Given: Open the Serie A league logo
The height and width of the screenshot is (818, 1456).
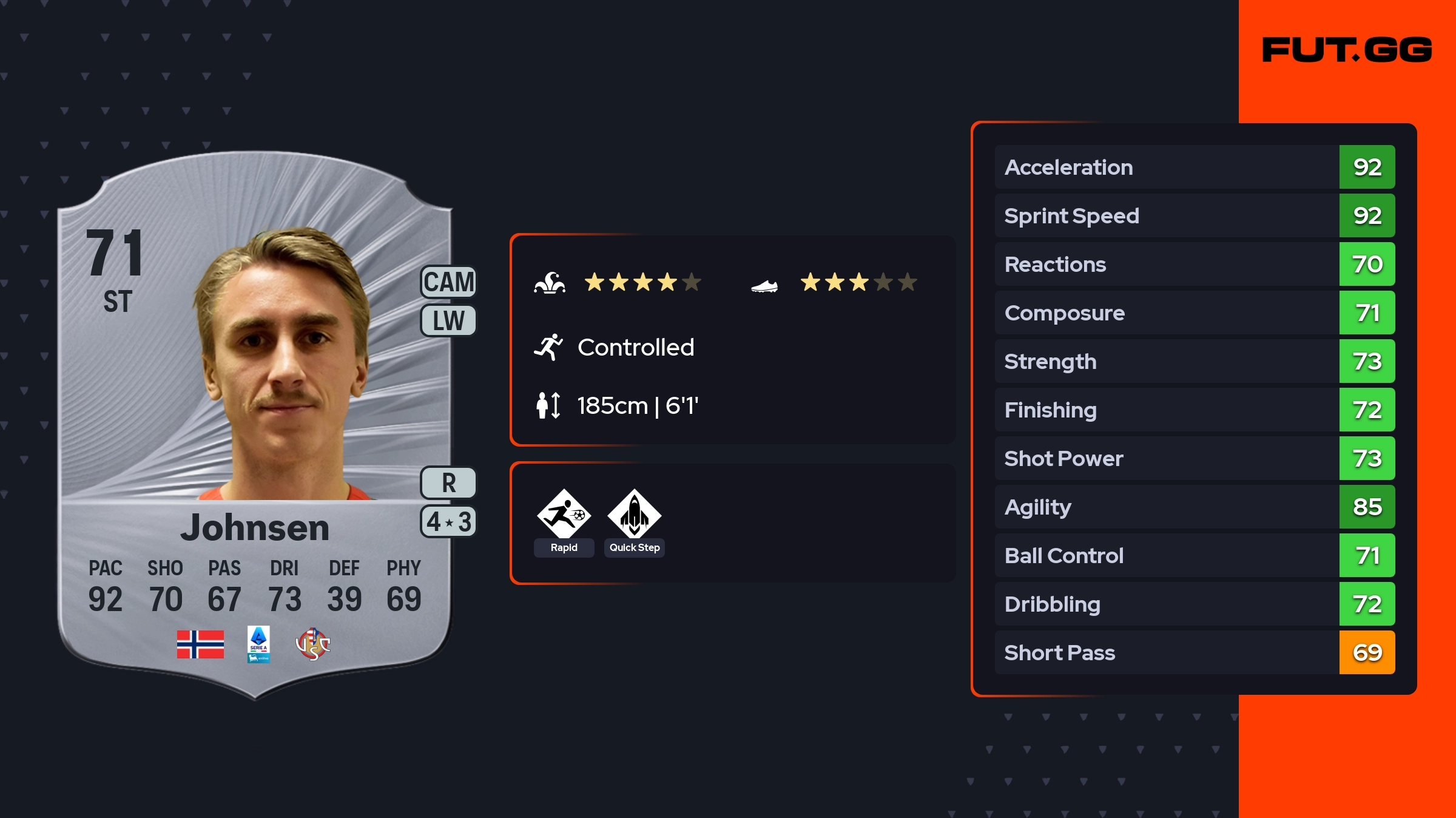Looking at the screenshot, I should (x=258, y=644).
